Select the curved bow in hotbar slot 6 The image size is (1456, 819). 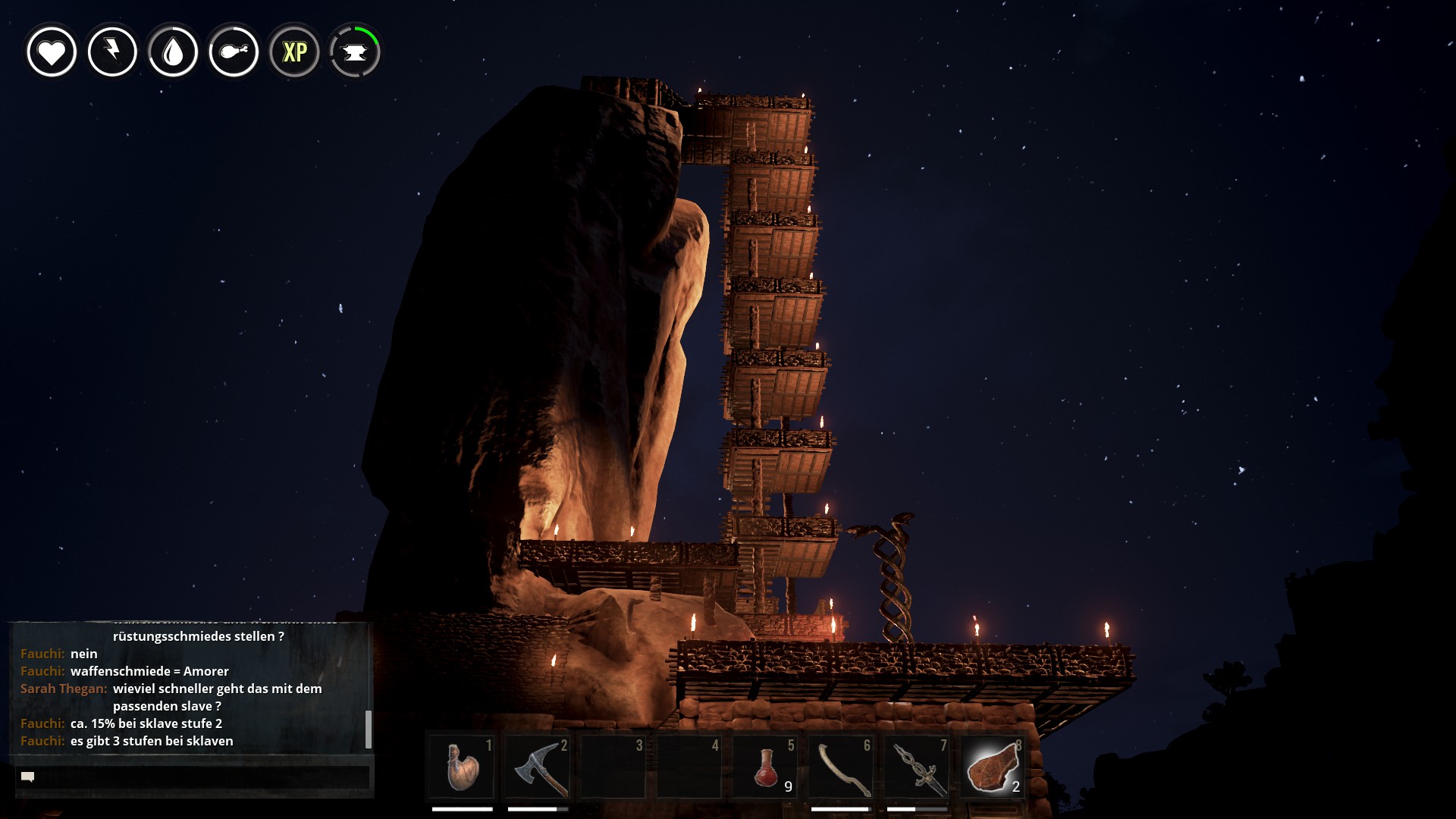coord(841,767)
